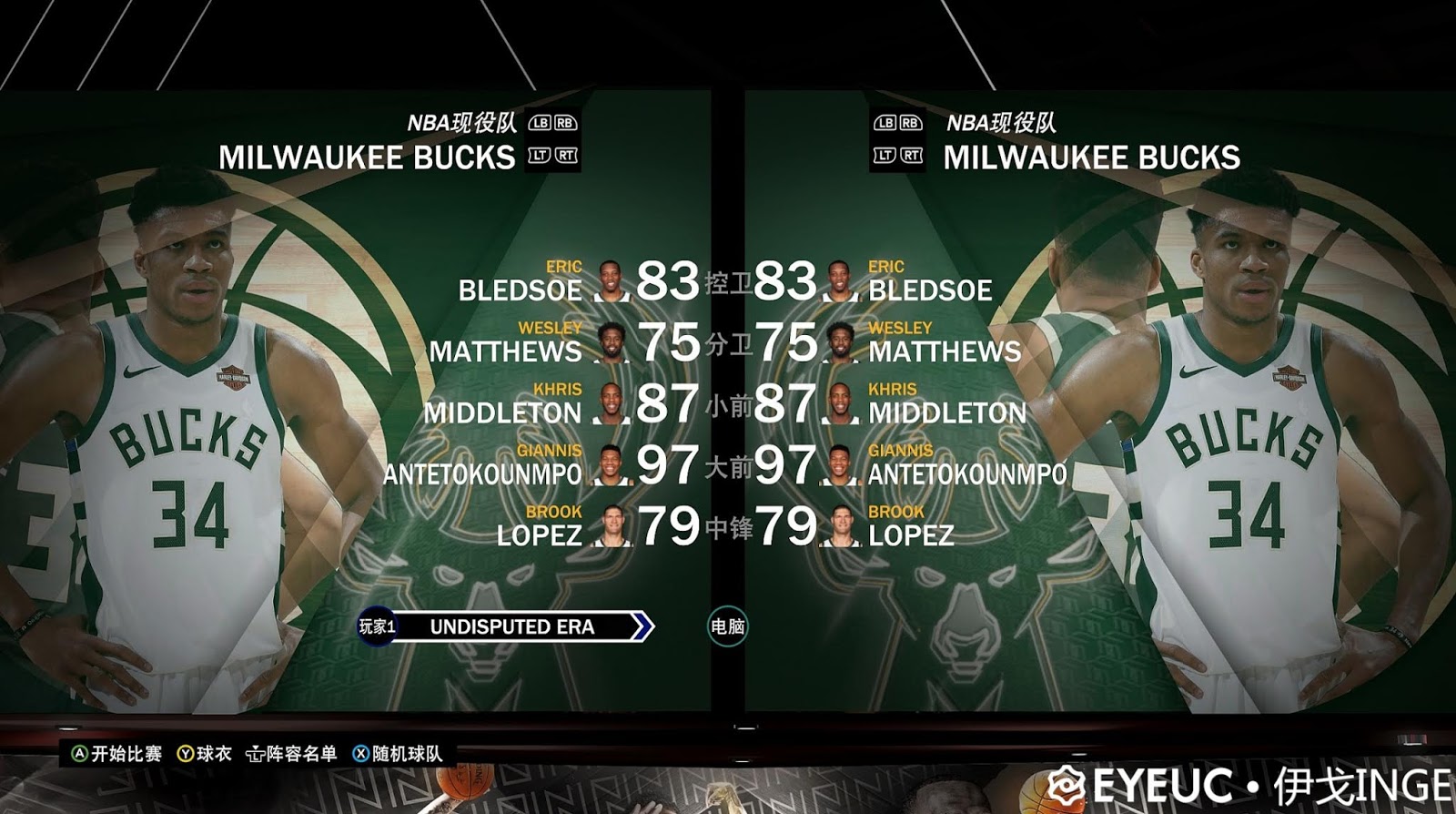
Task: Toggle the 玩家1 player badge
Action: point(375,627)
